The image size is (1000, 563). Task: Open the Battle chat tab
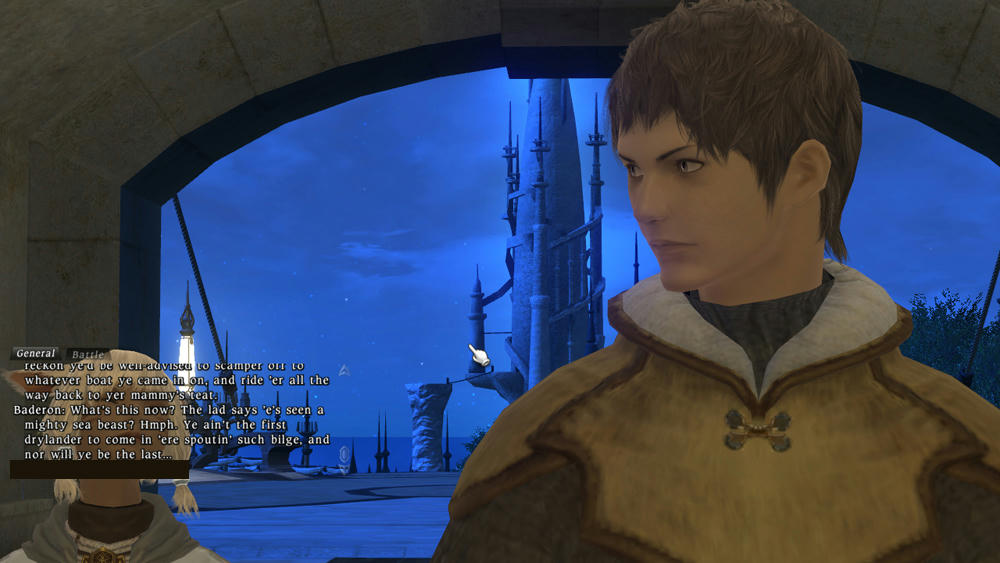87,354
